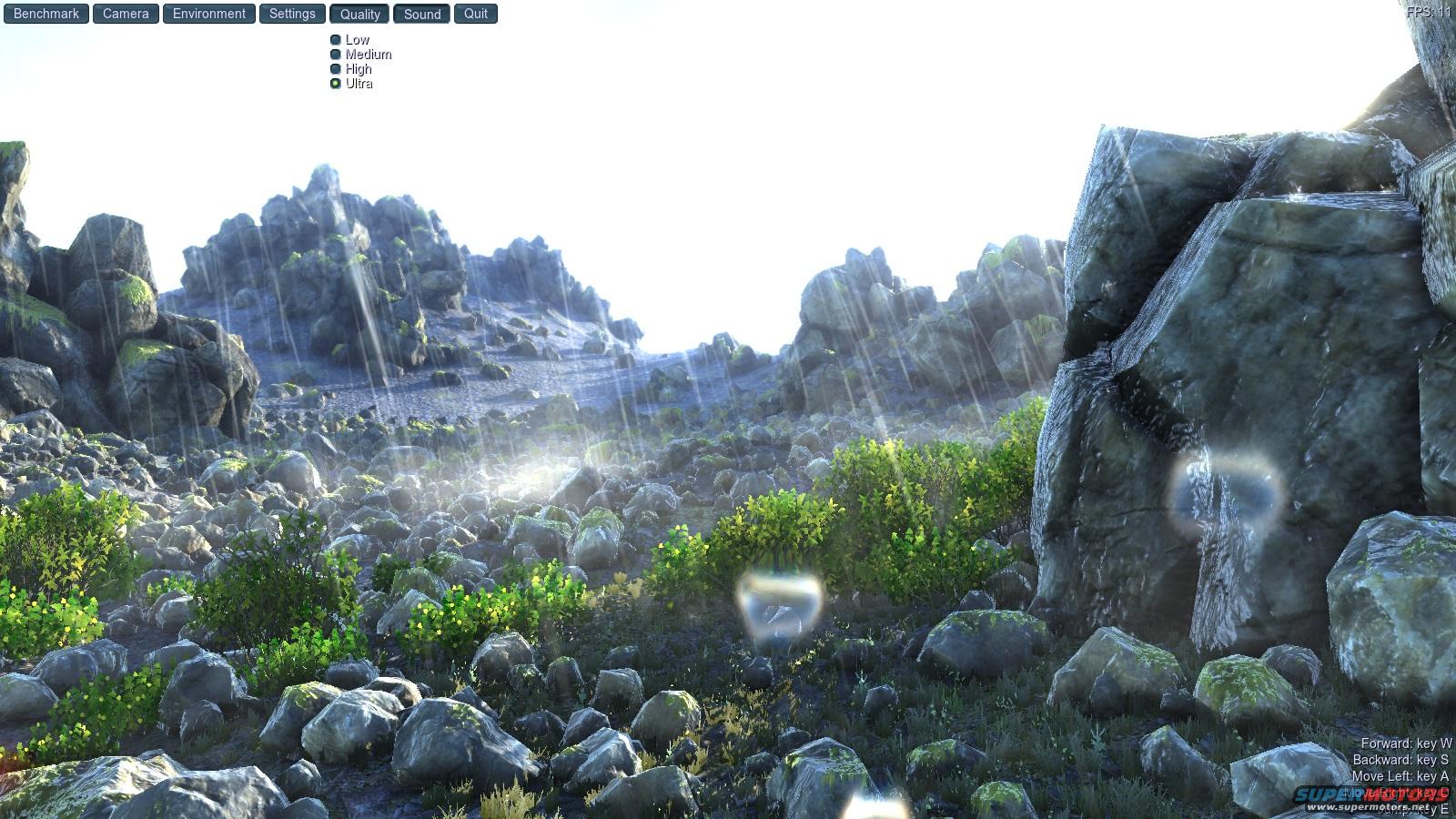Close the Quality menu tab

360,14
